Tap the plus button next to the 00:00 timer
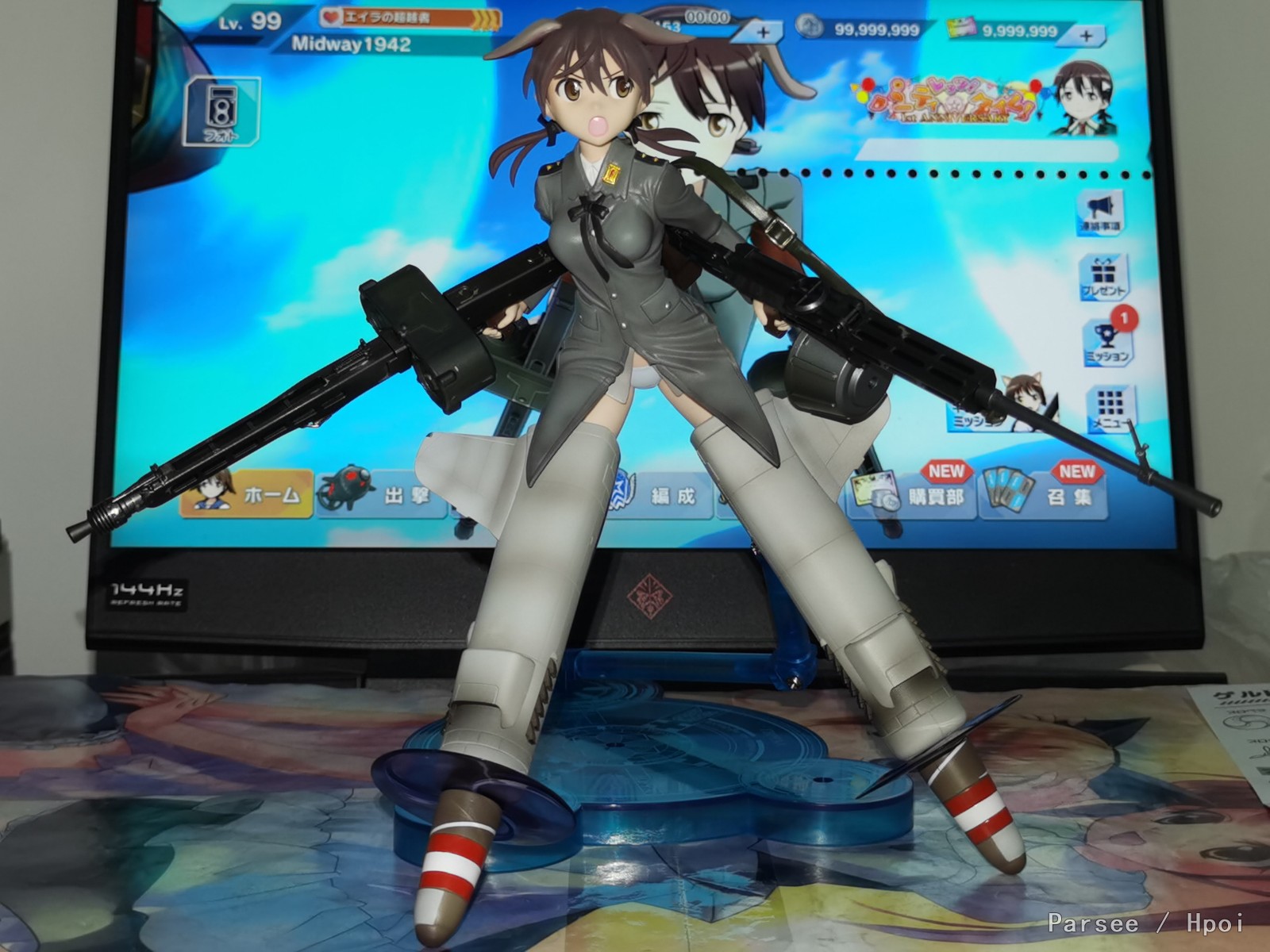The image size is (1270, 952). click(763, 33)
